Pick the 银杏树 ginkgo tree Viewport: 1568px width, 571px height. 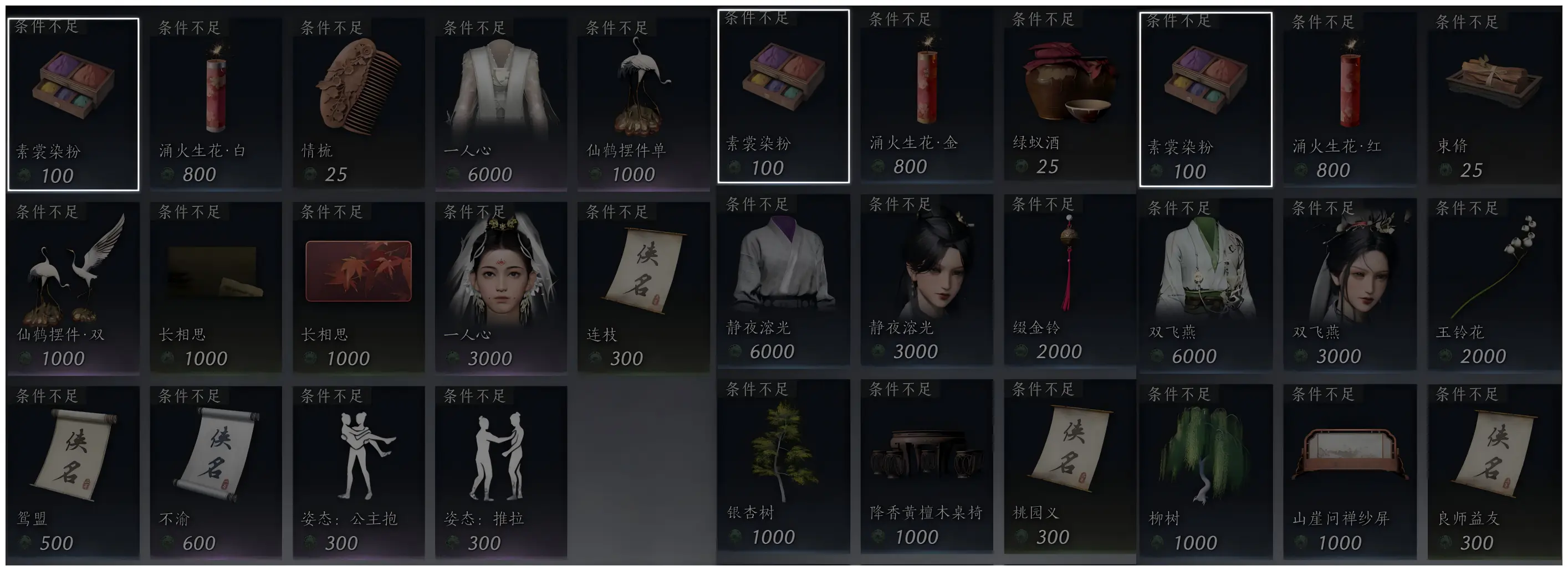(783, 465)
